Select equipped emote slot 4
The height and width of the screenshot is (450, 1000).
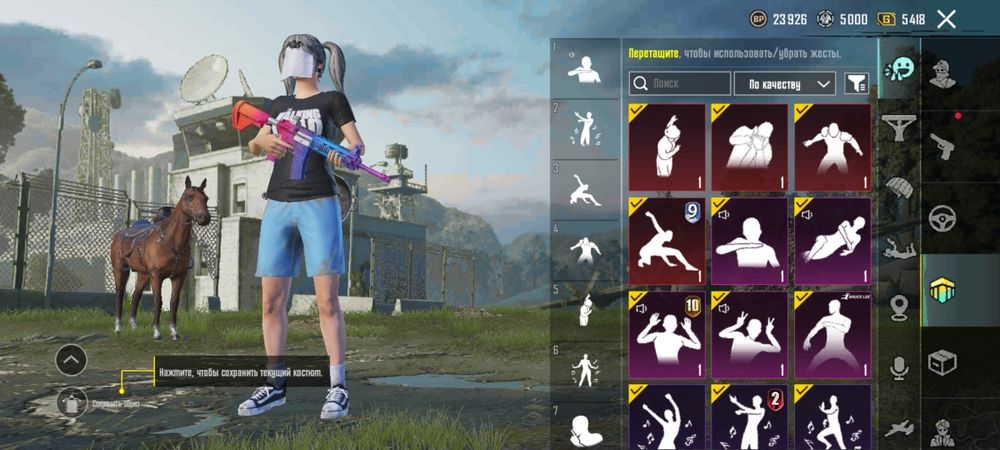click(x=585, y=248)
